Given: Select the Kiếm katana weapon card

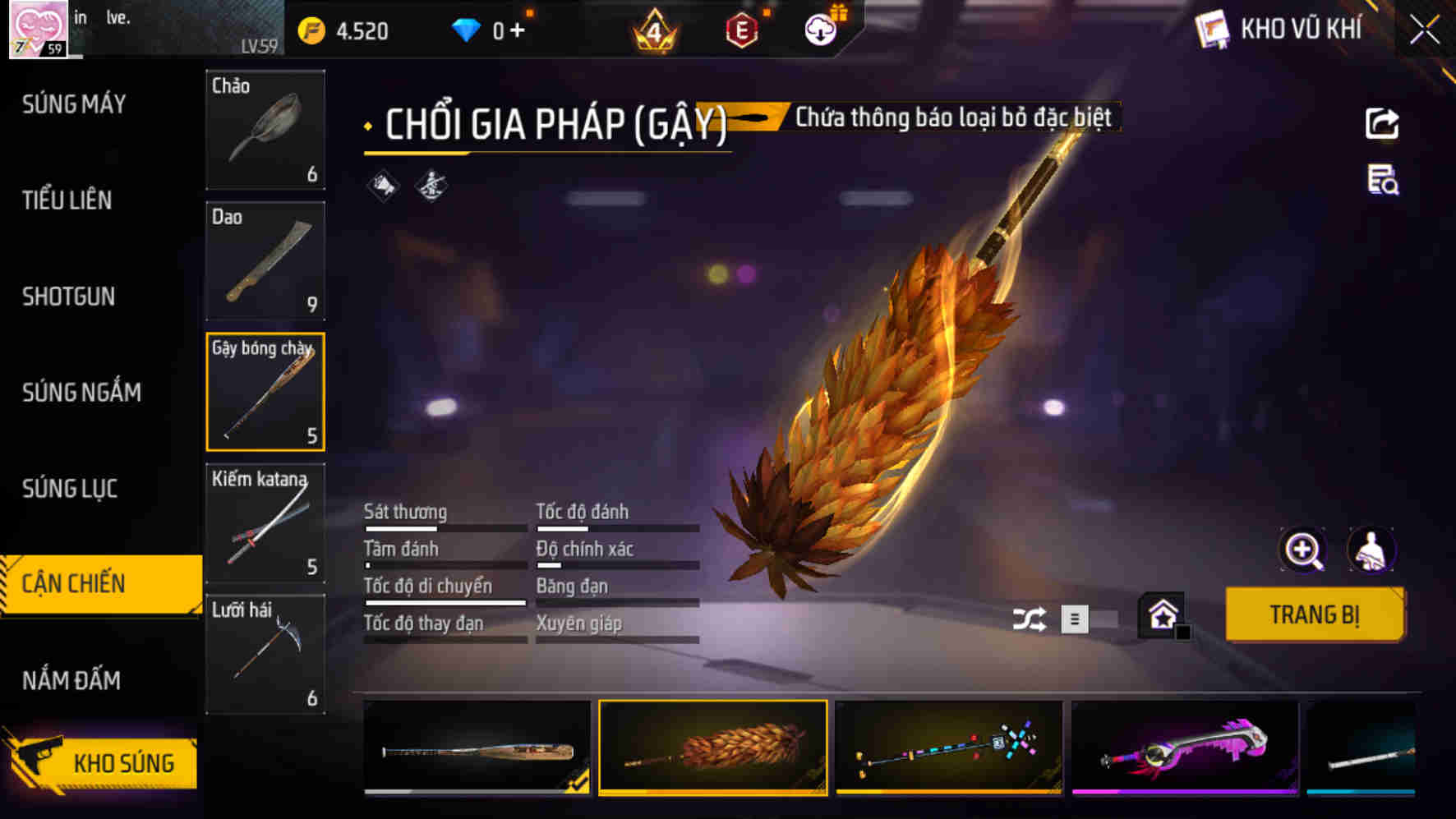Looking at the screenshot, I should pos(265,523).
